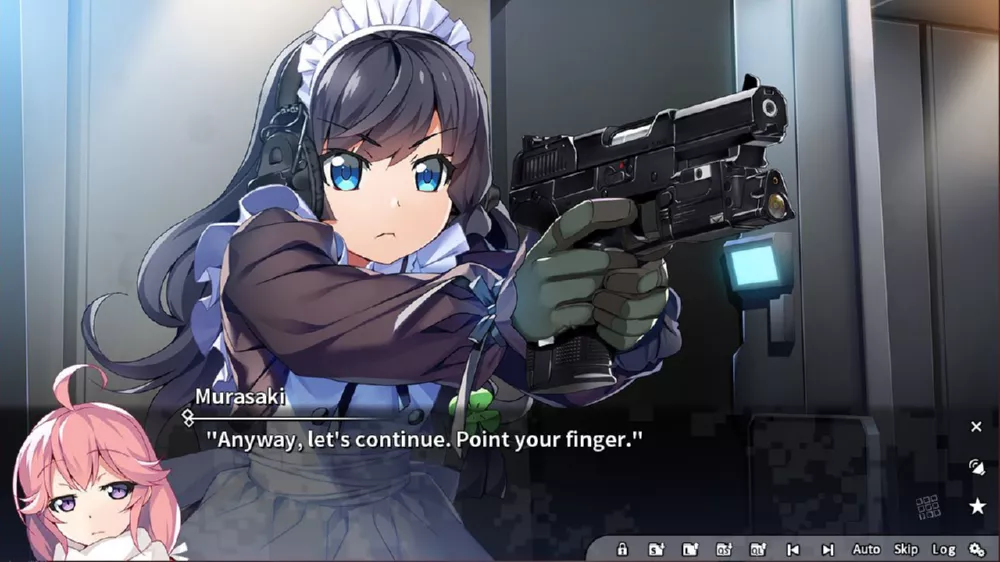The image size is (1000, 562).
Task: Quick load with the QL icon
Action: pyautogui.click(x=758, y=549)
